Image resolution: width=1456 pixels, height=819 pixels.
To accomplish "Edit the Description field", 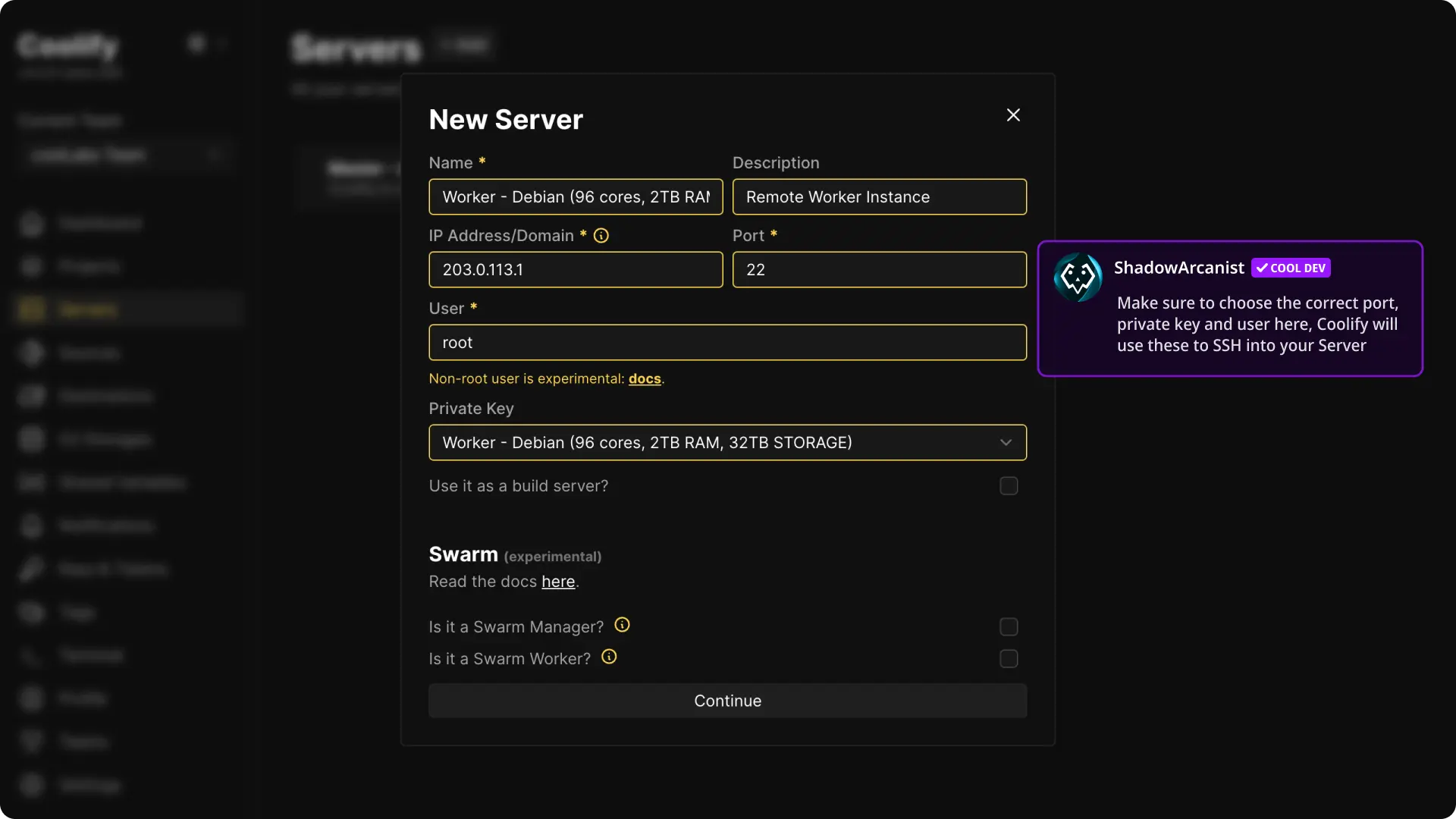I will 879,197.
